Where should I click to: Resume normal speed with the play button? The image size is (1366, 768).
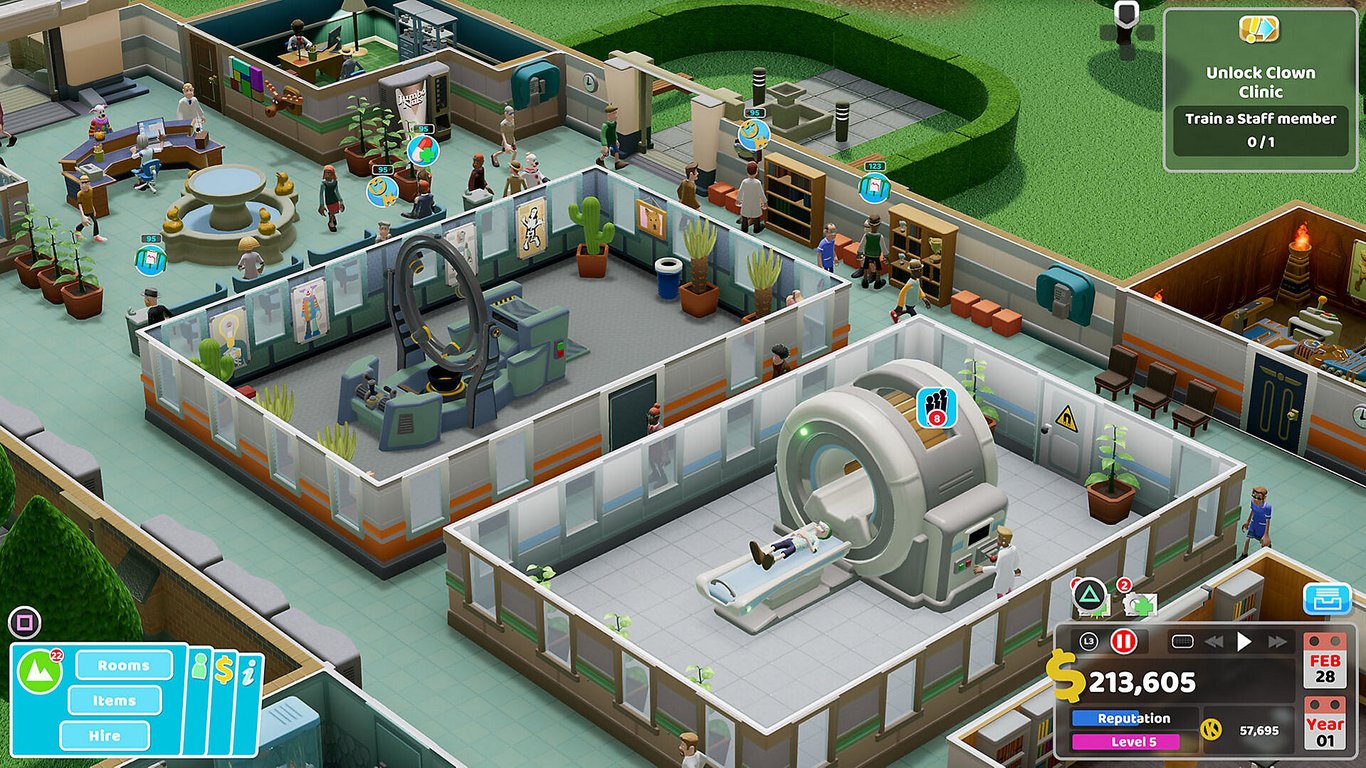[1244, 641]
